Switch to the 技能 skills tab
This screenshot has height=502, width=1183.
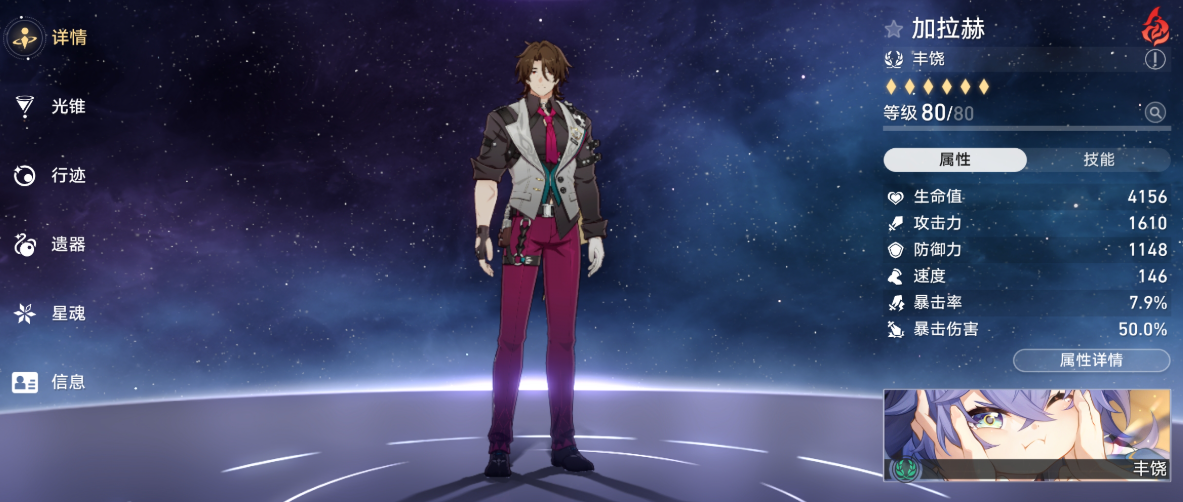[1098, 160]
